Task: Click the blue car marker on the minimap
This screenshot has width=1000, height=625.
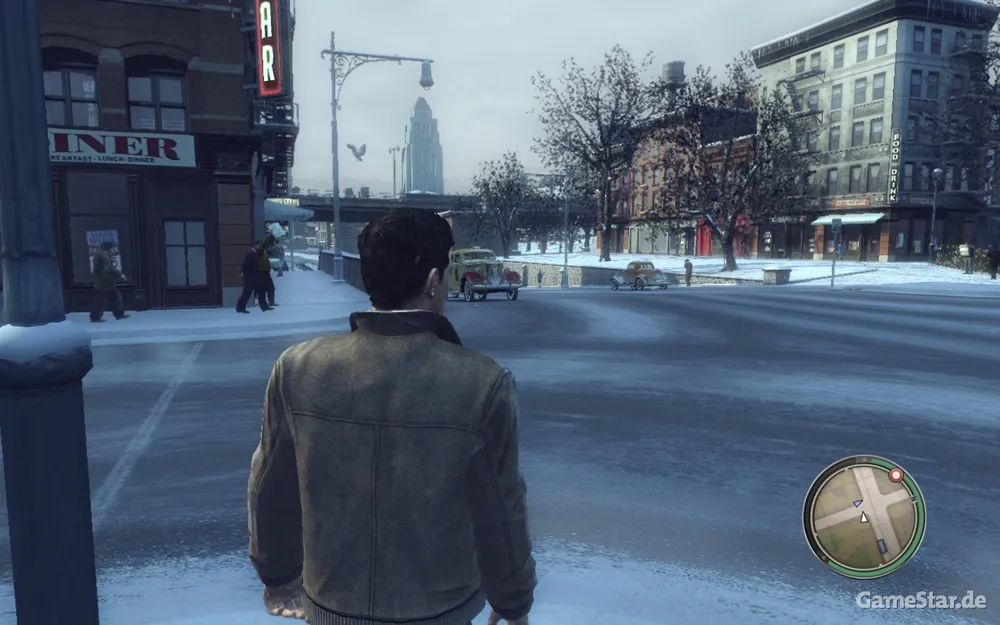Action: coord(881,546)
